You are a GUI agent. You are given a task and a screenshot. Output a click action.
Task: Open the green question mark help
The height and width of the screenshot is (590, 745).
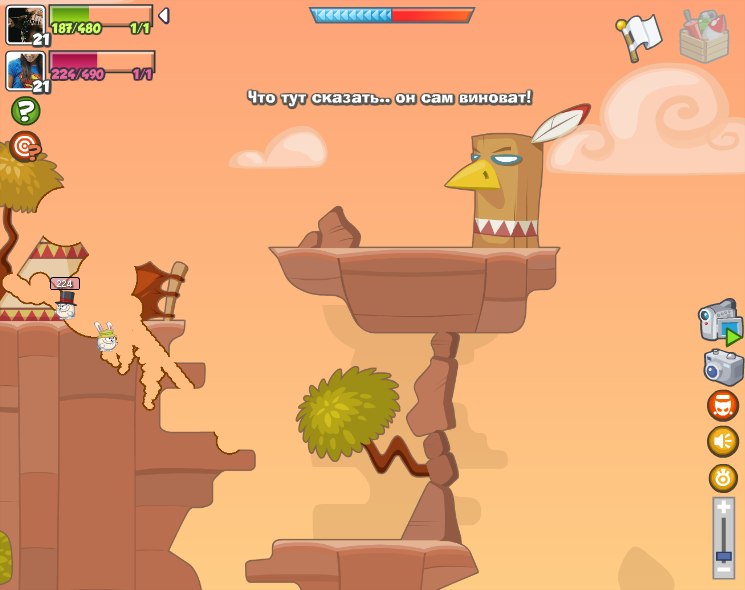point(25,110)
